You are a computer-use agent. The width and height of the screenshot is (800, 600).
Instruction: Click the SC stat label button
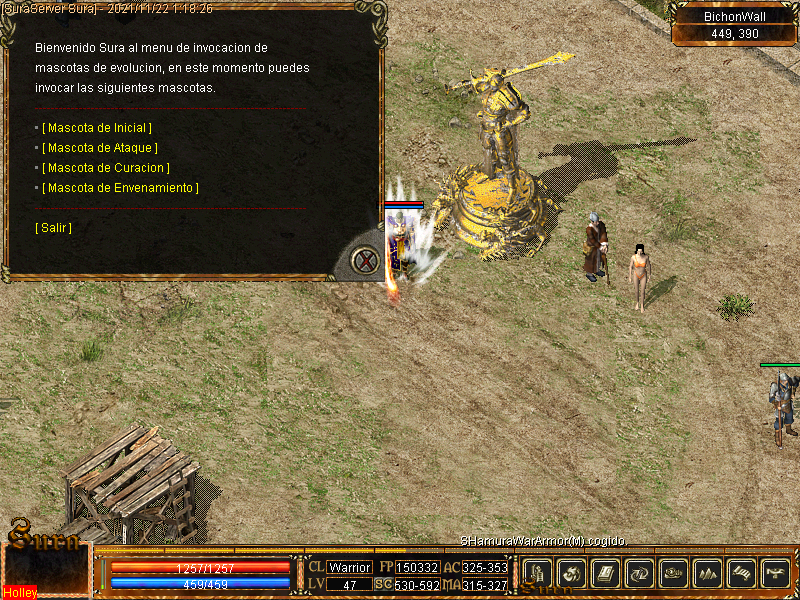[x=383, y=584]
